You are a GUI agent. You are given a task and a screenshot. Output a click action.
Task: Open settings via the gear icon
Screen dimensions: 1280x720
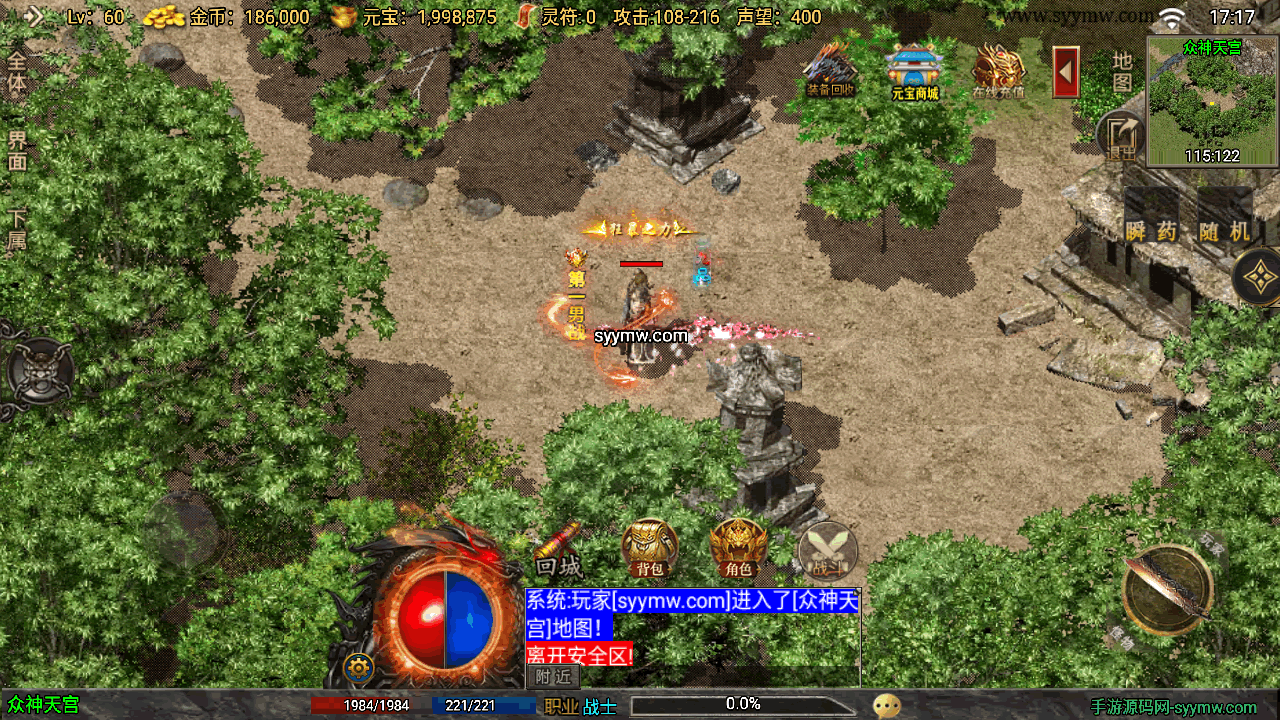click(358, 667)
